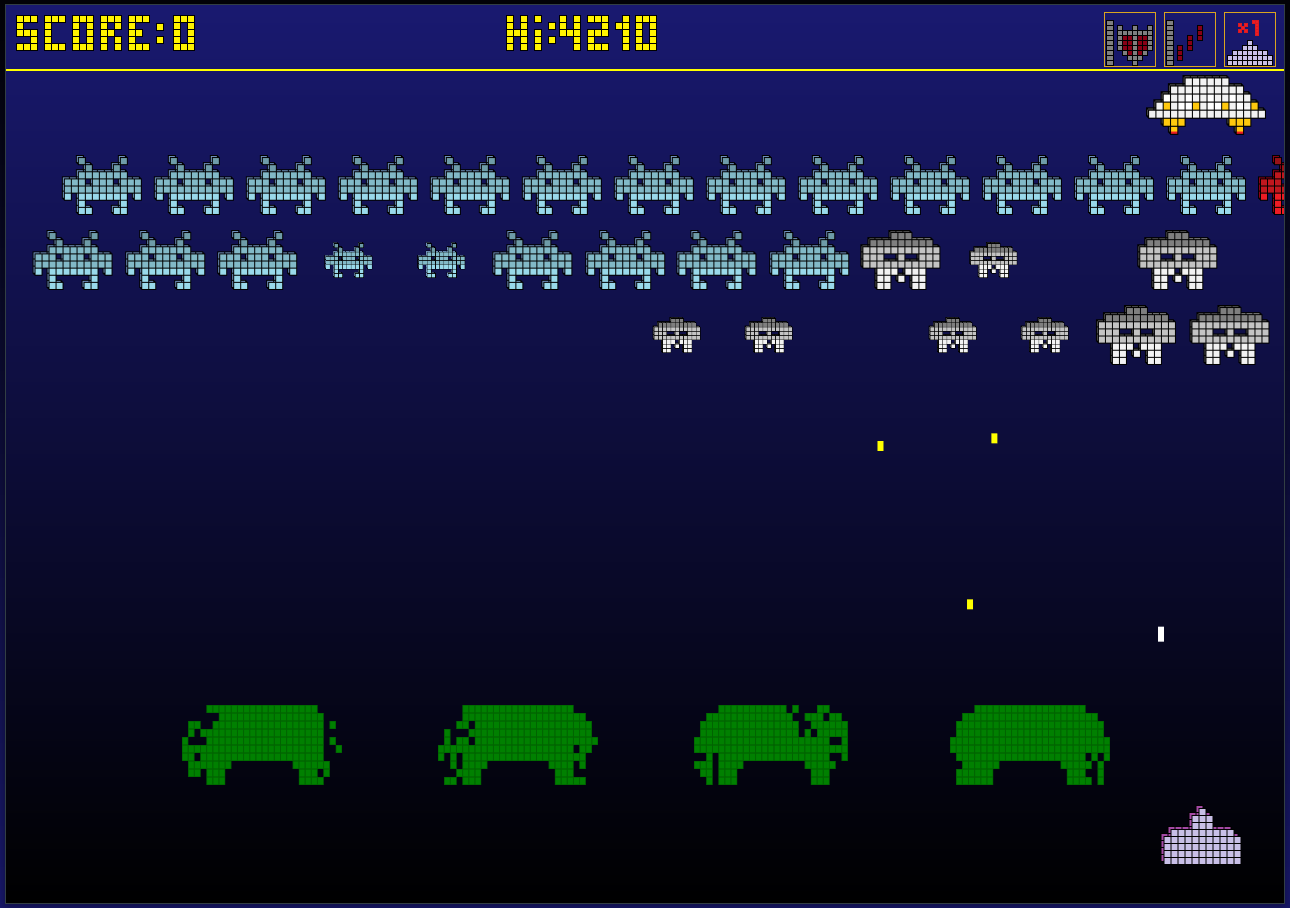Click the rightmost grey invader in the third row
The image size is (1290, 908).
[x=1228, y=338]
